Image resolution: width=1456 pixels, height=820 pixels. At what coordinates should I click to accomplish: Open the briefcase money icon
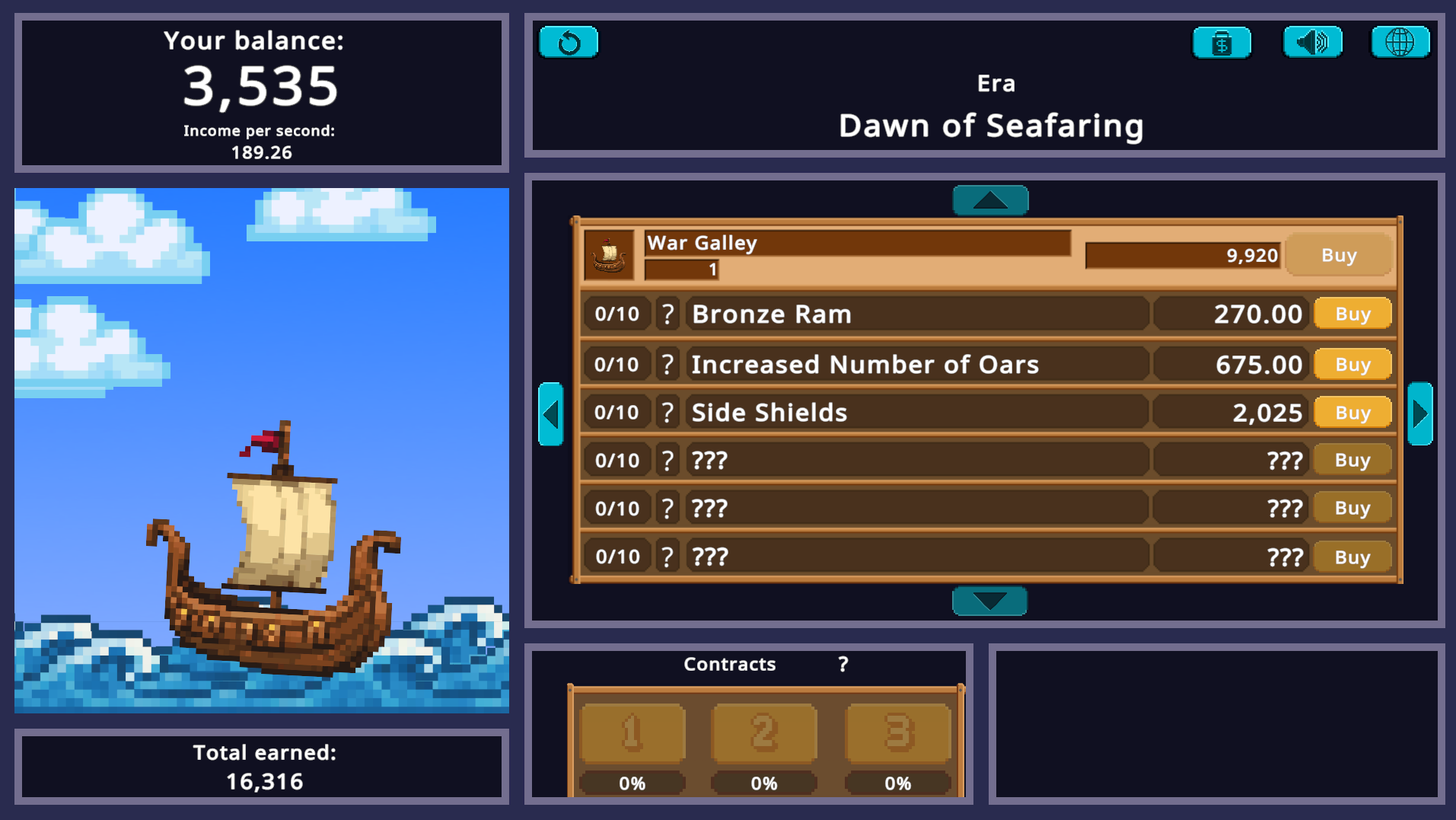(x=1222, y=43)
